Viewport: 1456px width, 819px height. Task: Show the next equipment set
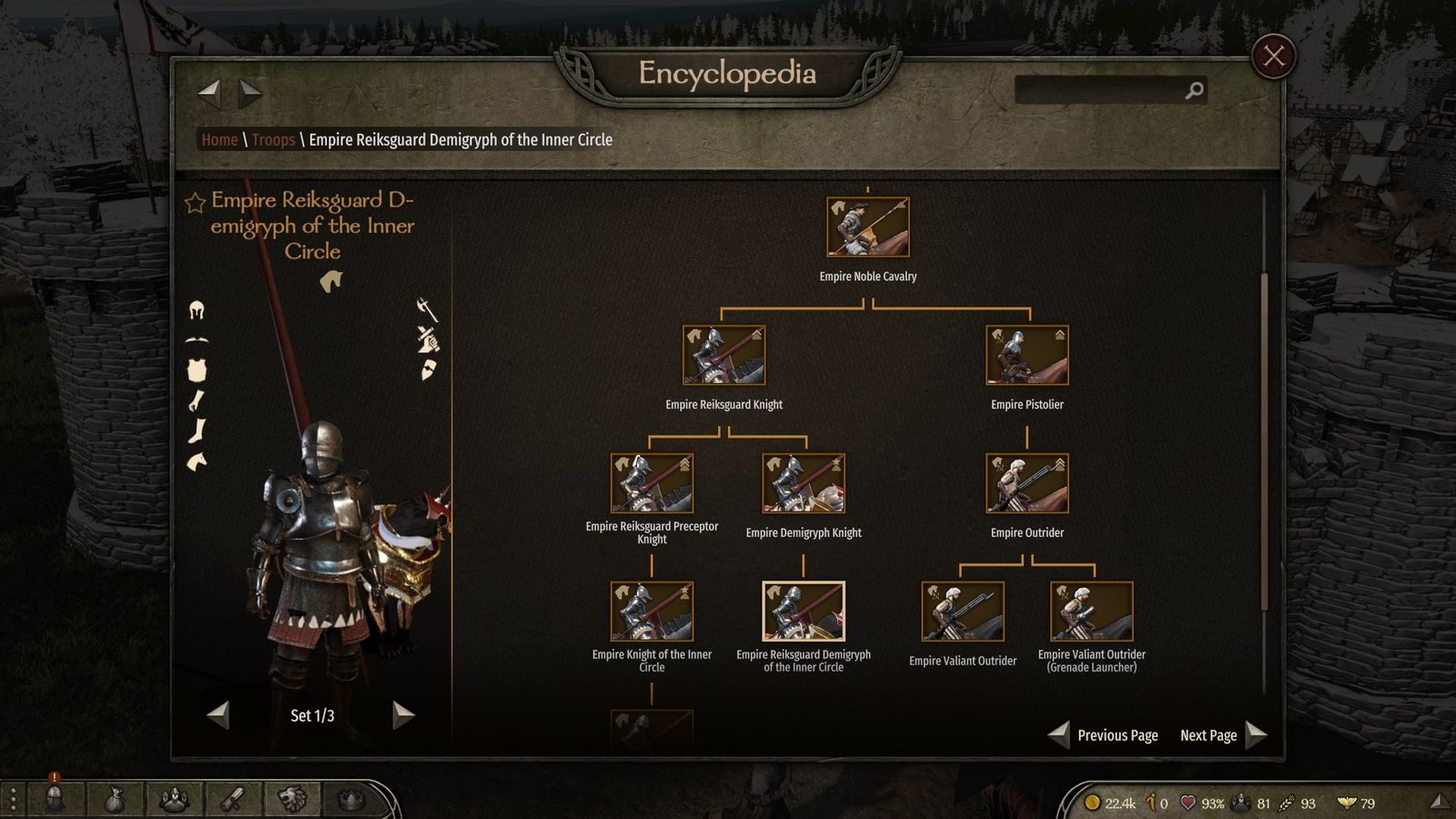pyautogui.click(x=403, y=715)
